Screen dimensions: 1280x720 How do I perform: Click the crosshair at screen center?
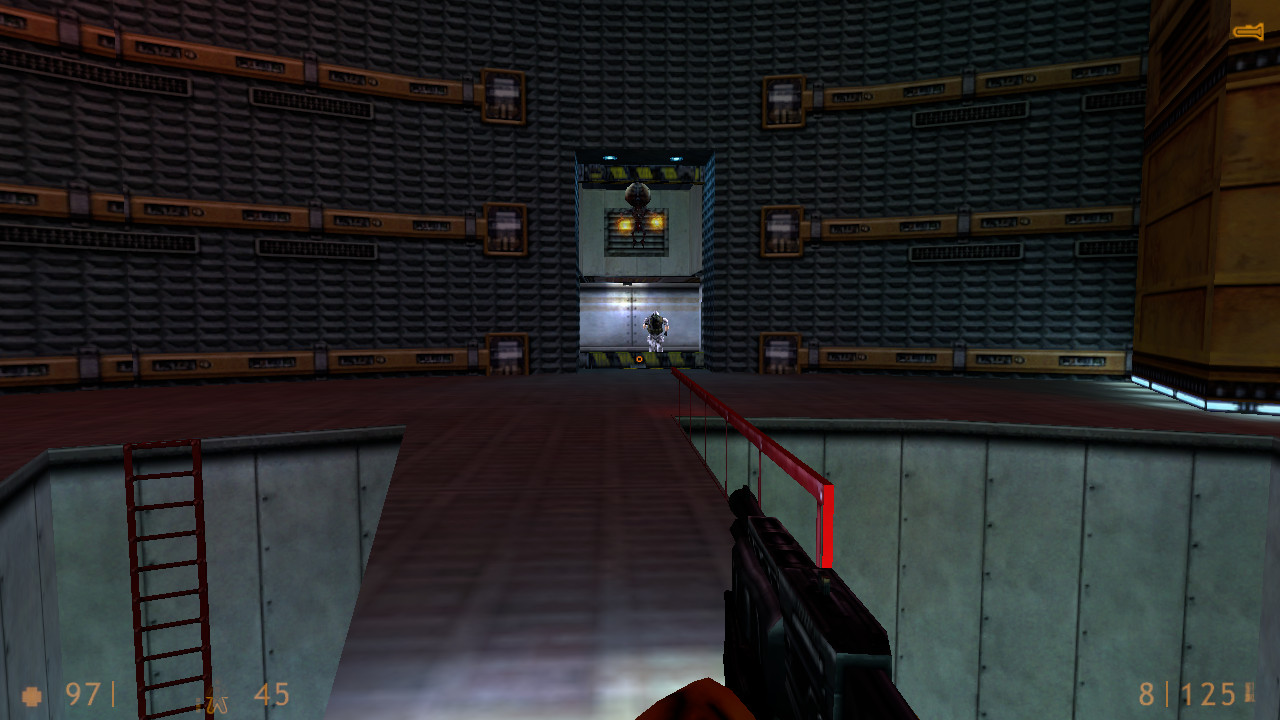tap(640, 360)
